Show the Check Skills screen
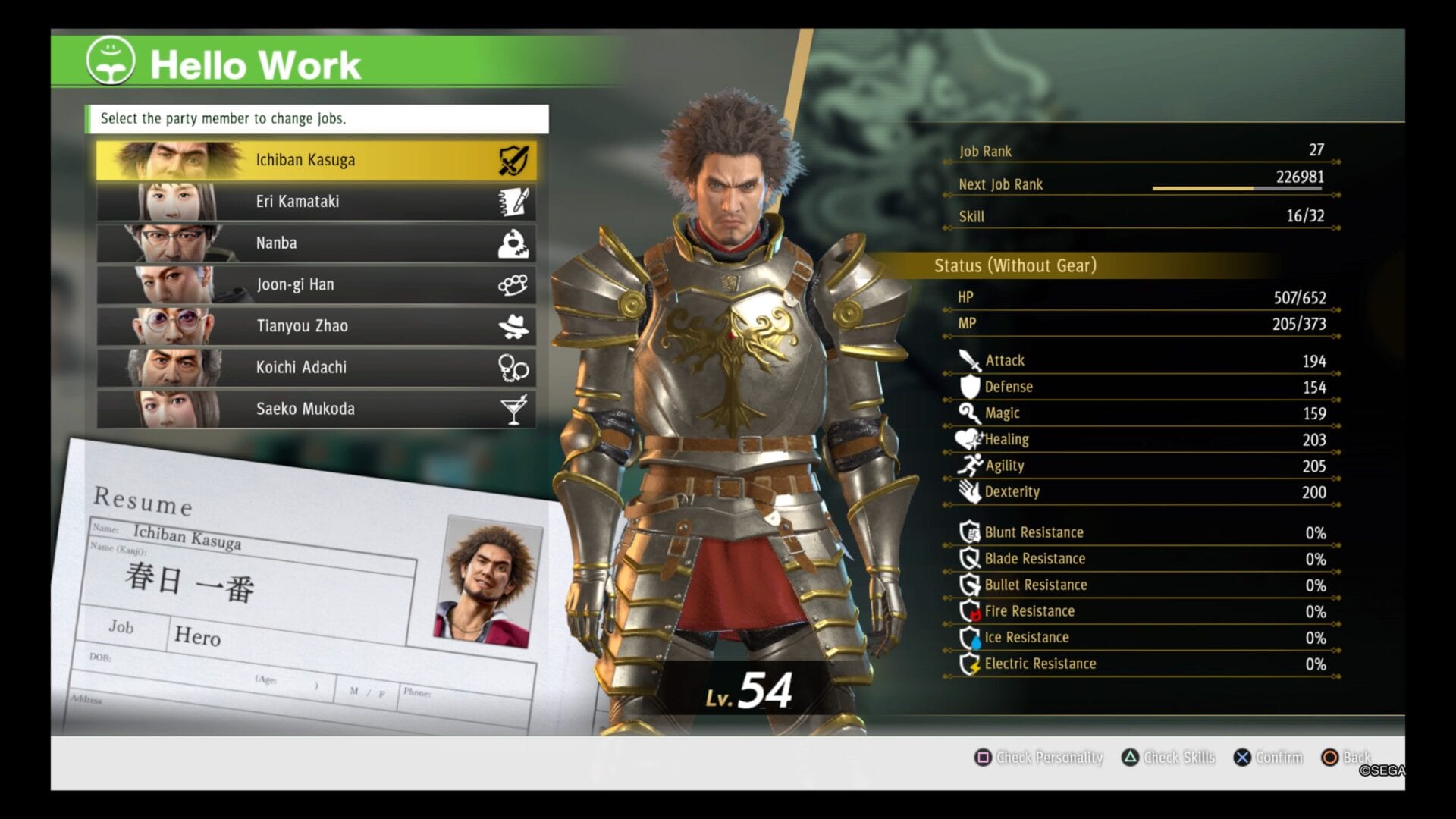Viewport: 1456px width, 819px height. [x=1169, y=757]
